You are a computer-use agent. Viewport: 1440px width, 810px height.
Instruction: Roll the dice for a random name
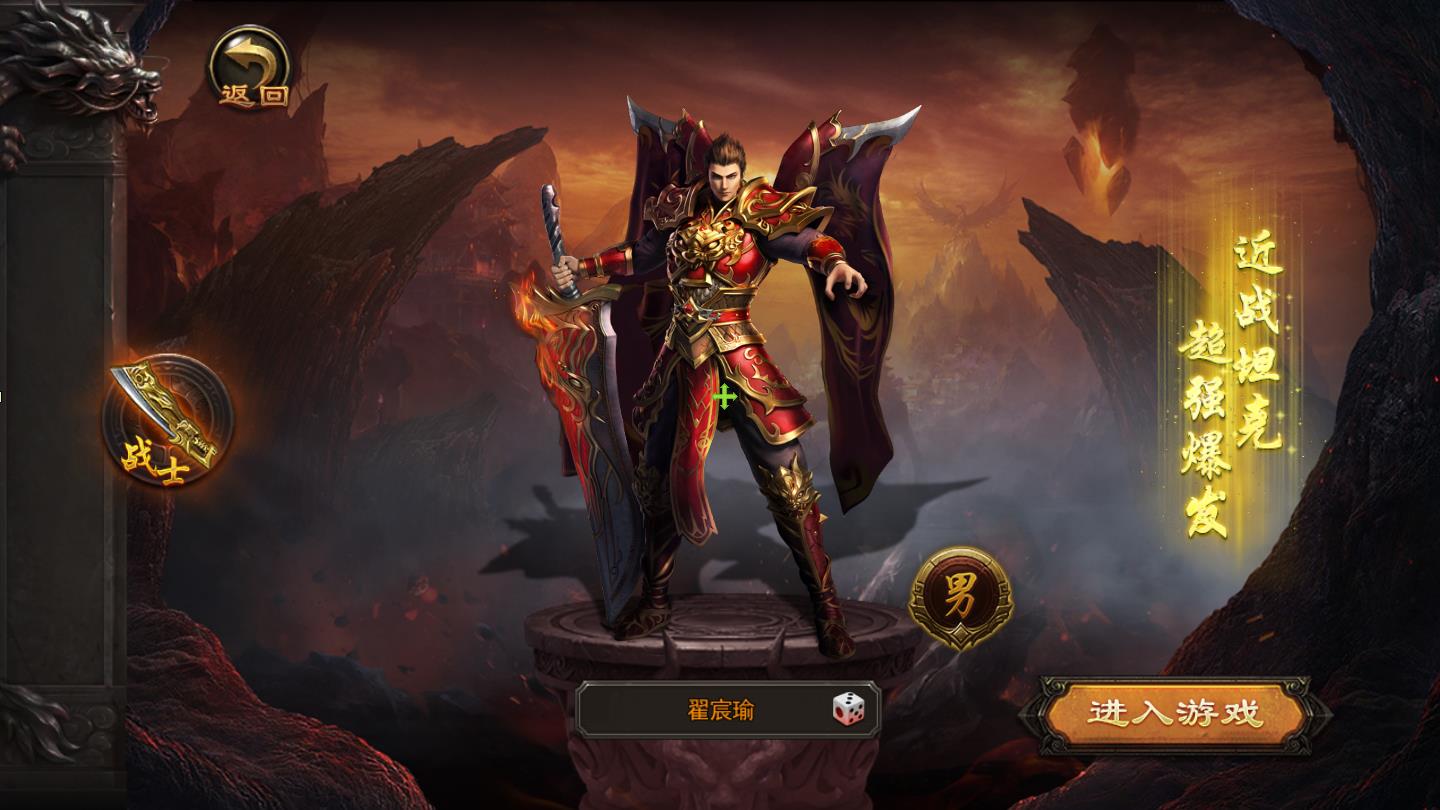click(x=849, y=710)
